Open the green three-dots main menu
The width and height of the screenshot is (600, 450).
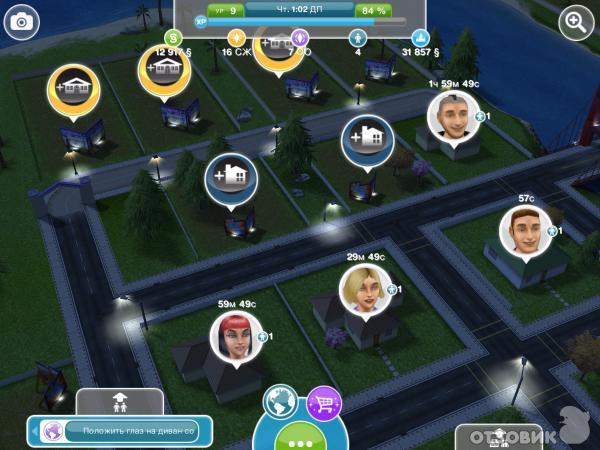click(x=299, y=438)
